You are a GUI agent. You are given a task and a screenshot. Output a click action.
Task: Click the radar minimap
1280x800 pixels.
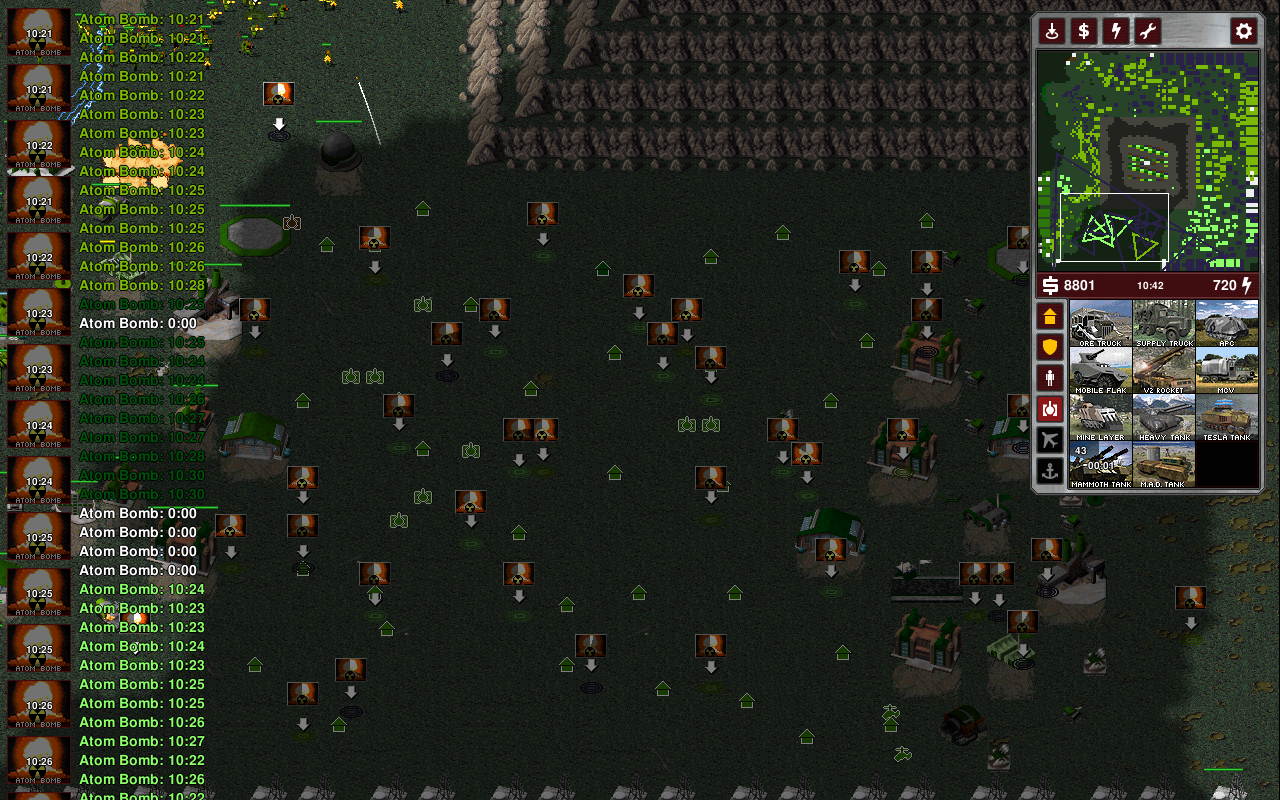click(1147, 160)
